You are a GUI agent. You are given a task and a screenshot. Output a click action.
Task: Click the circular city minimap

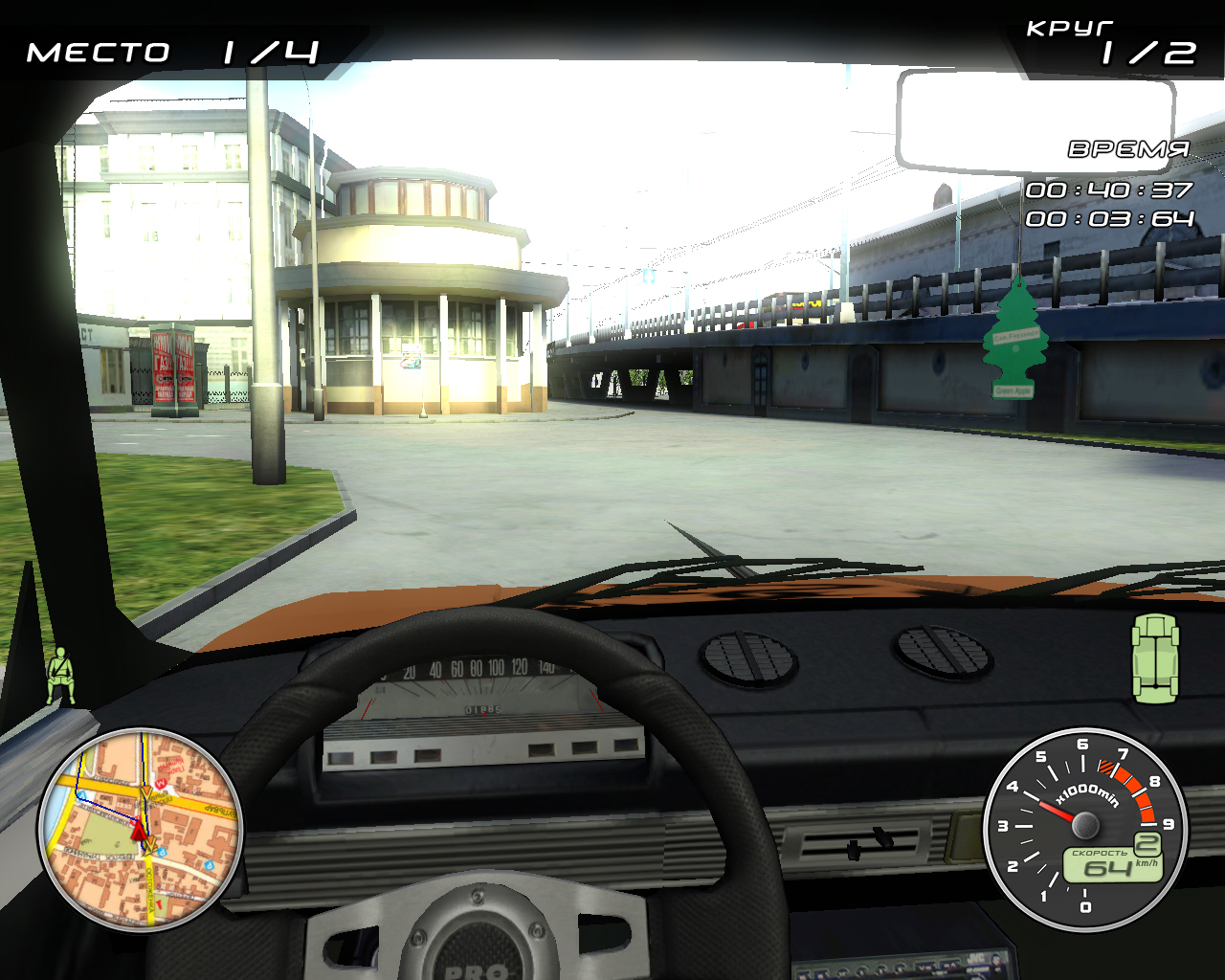click(141, 830)
